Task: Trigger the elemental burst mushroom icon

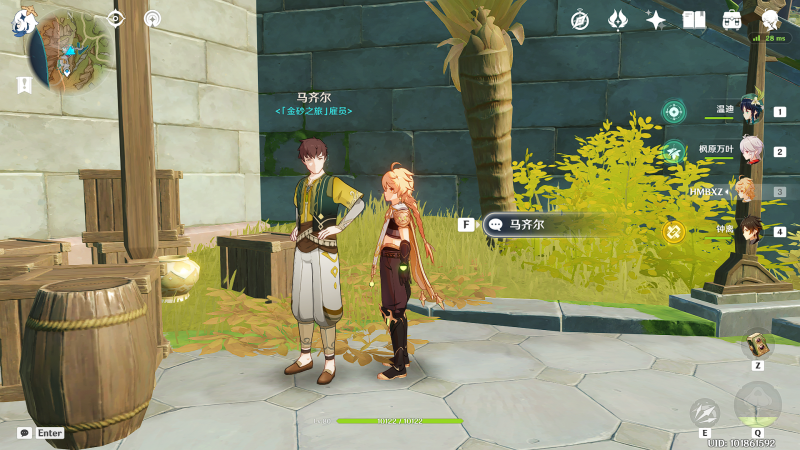Action: pyautogui.click(x=757, y=404)
